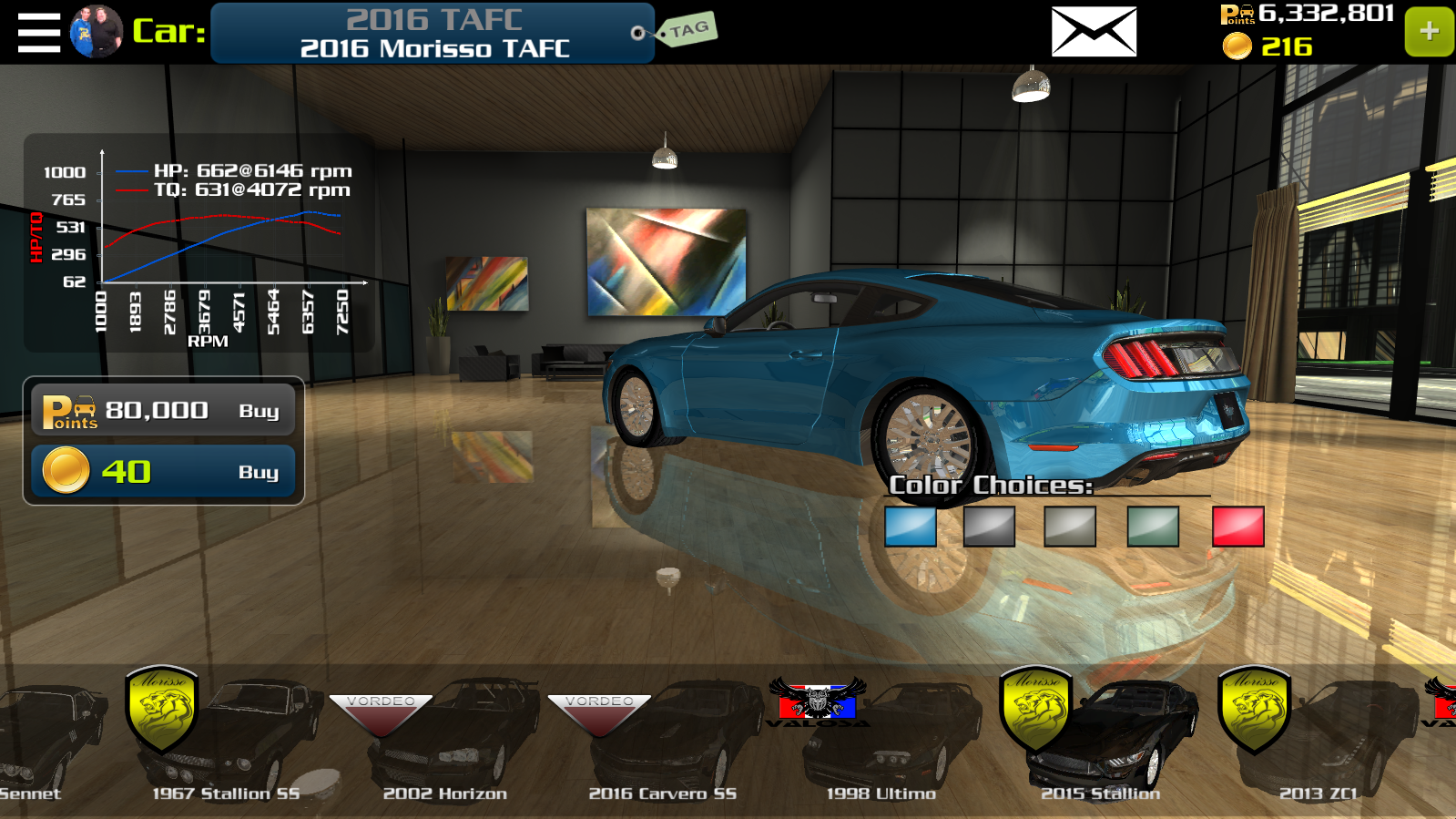View the HP and torque dyno chart
This screenshot has width=1456, height=819.
200,243
